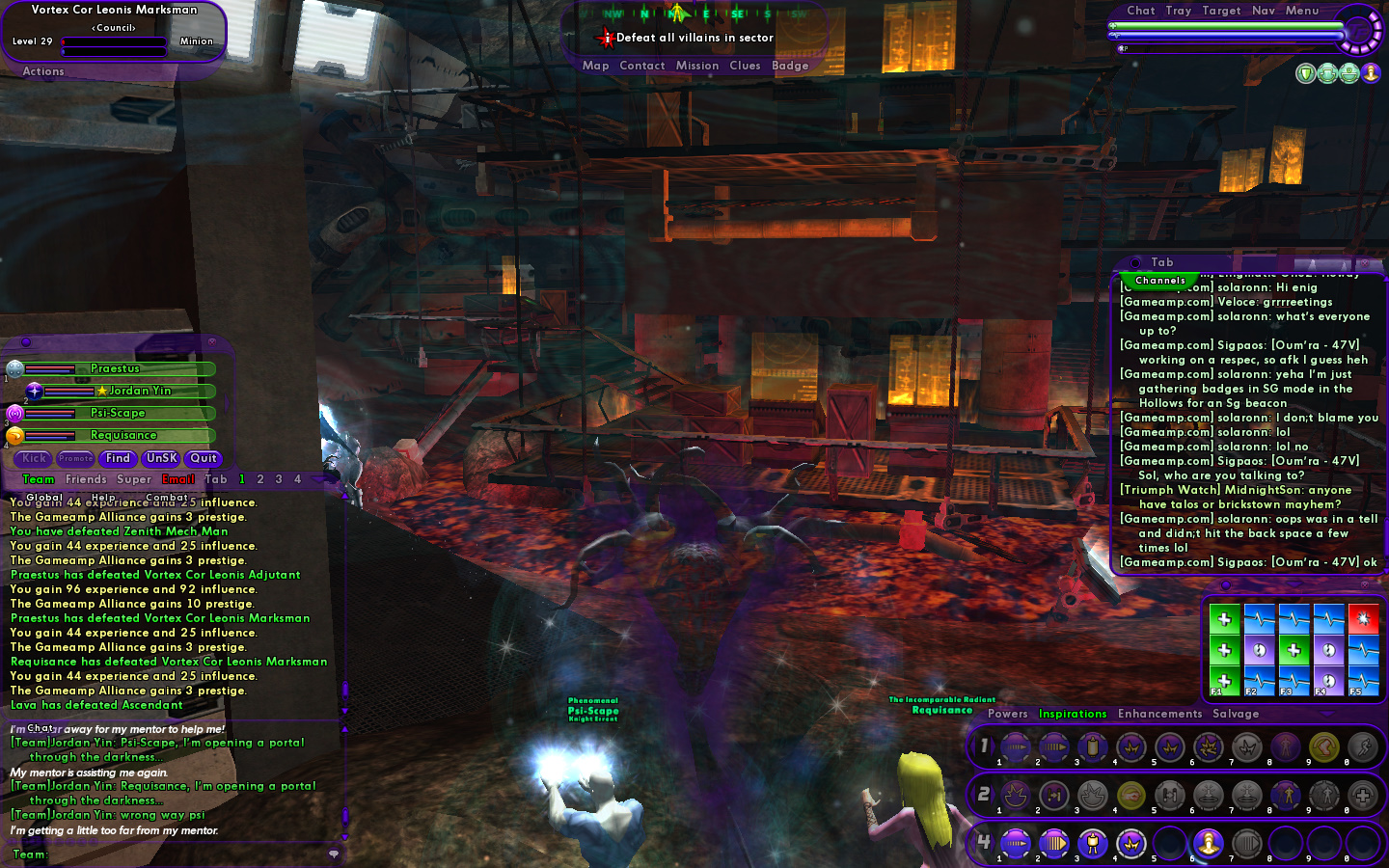This screenshot has width=1389, height=868.
Task: Open the Enhancements tab
Action: (x=1159, y=714)
